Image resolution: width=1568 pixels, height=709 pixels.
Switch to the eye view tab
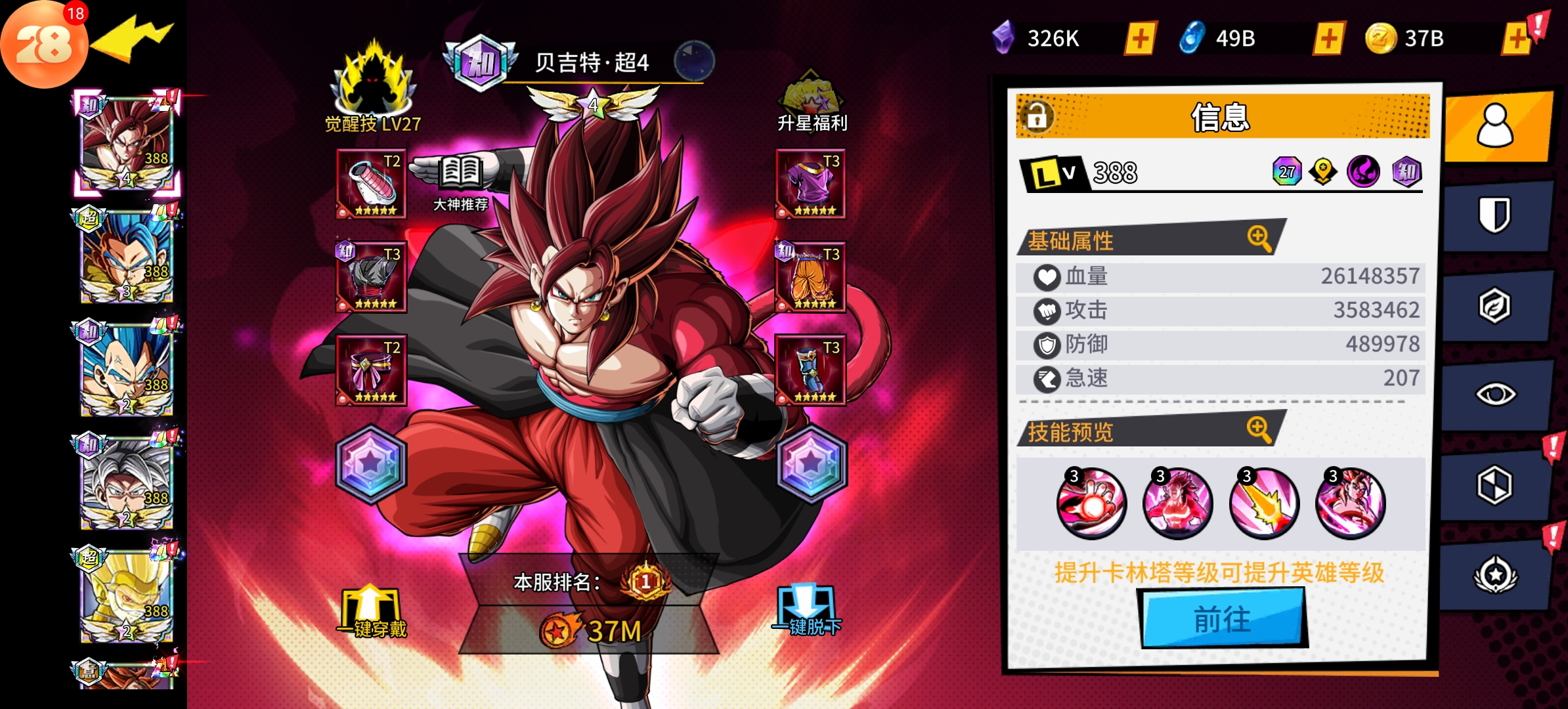tap(1495, 395)
